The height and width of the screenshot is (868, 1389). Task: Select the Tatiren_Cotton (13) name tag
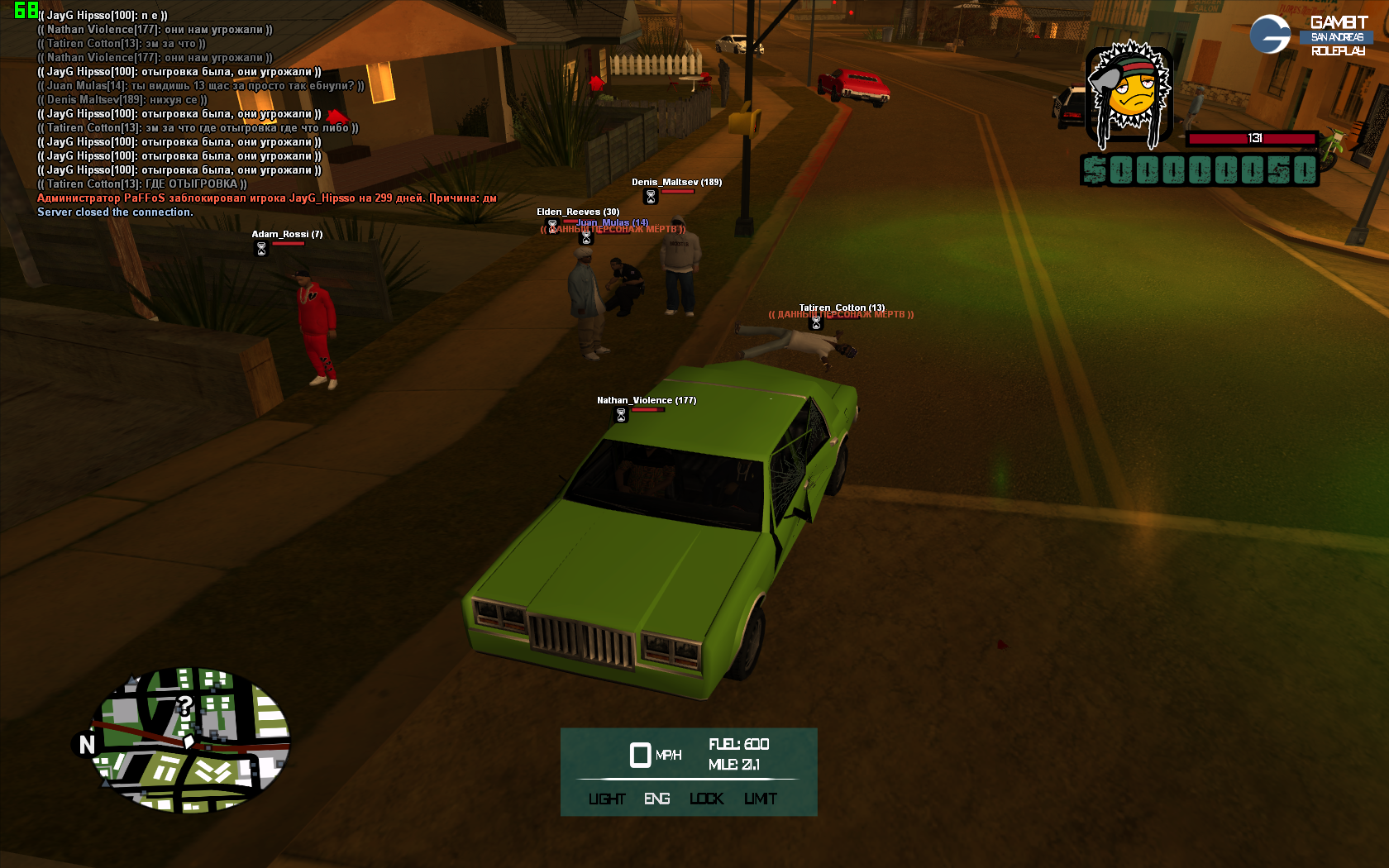click(842, 308)
